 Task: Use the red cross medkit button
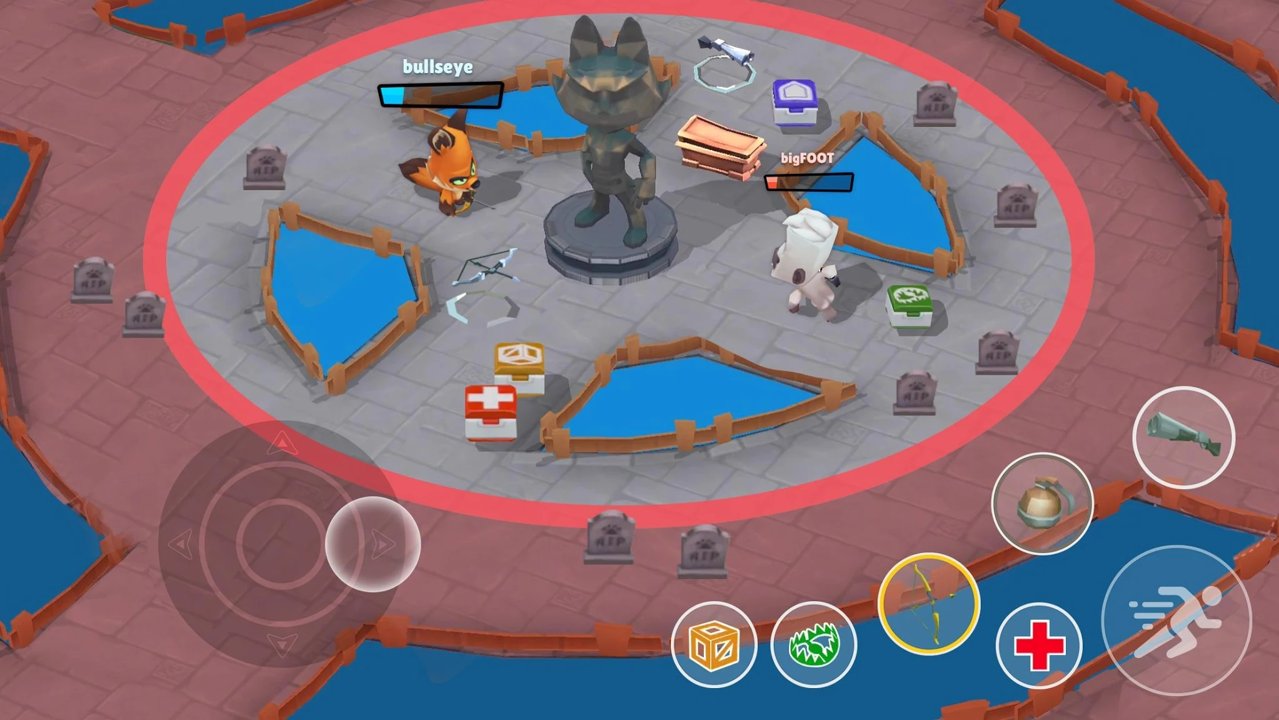[x=1038, y=647]
